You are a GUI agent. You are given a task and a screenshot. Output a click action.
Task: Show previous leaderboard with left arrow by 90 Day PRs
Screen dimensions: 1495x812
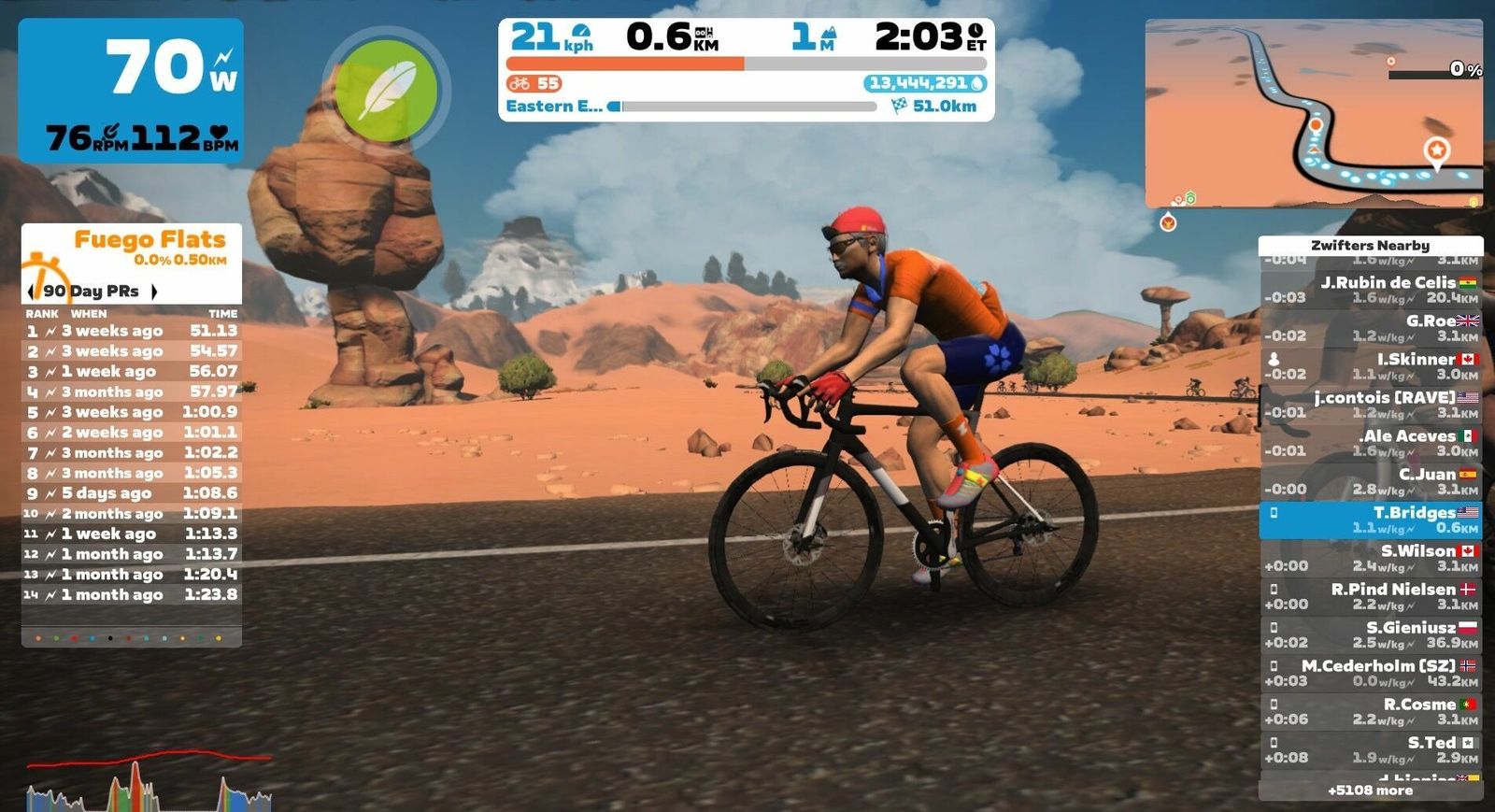pyautogui.click(x=30, y=292)
